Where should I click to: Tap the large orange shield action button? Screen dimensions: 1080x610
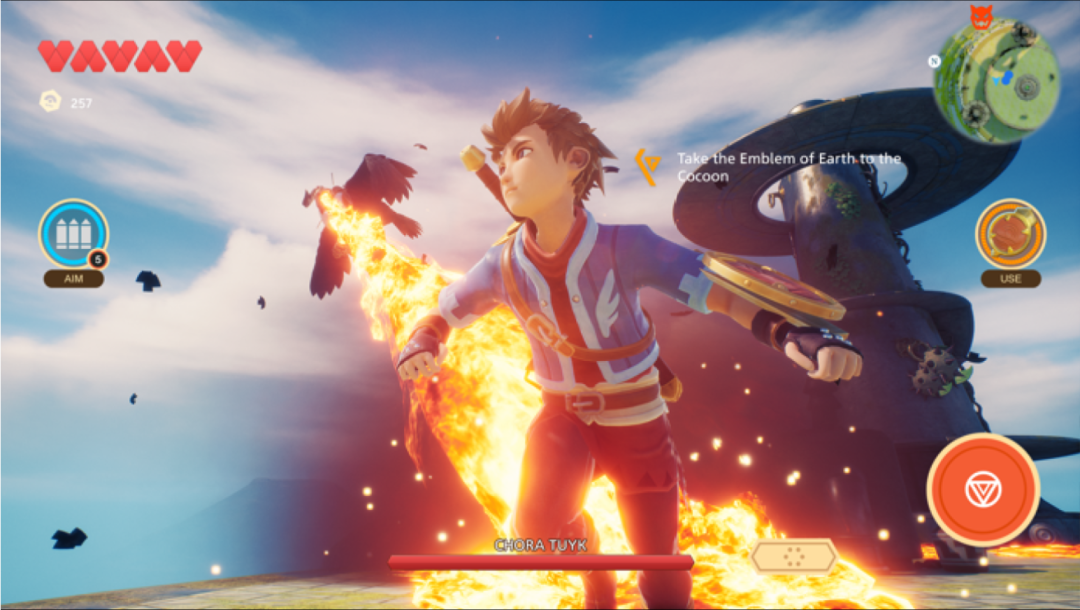pyautogui.click(x=982, y=489)
